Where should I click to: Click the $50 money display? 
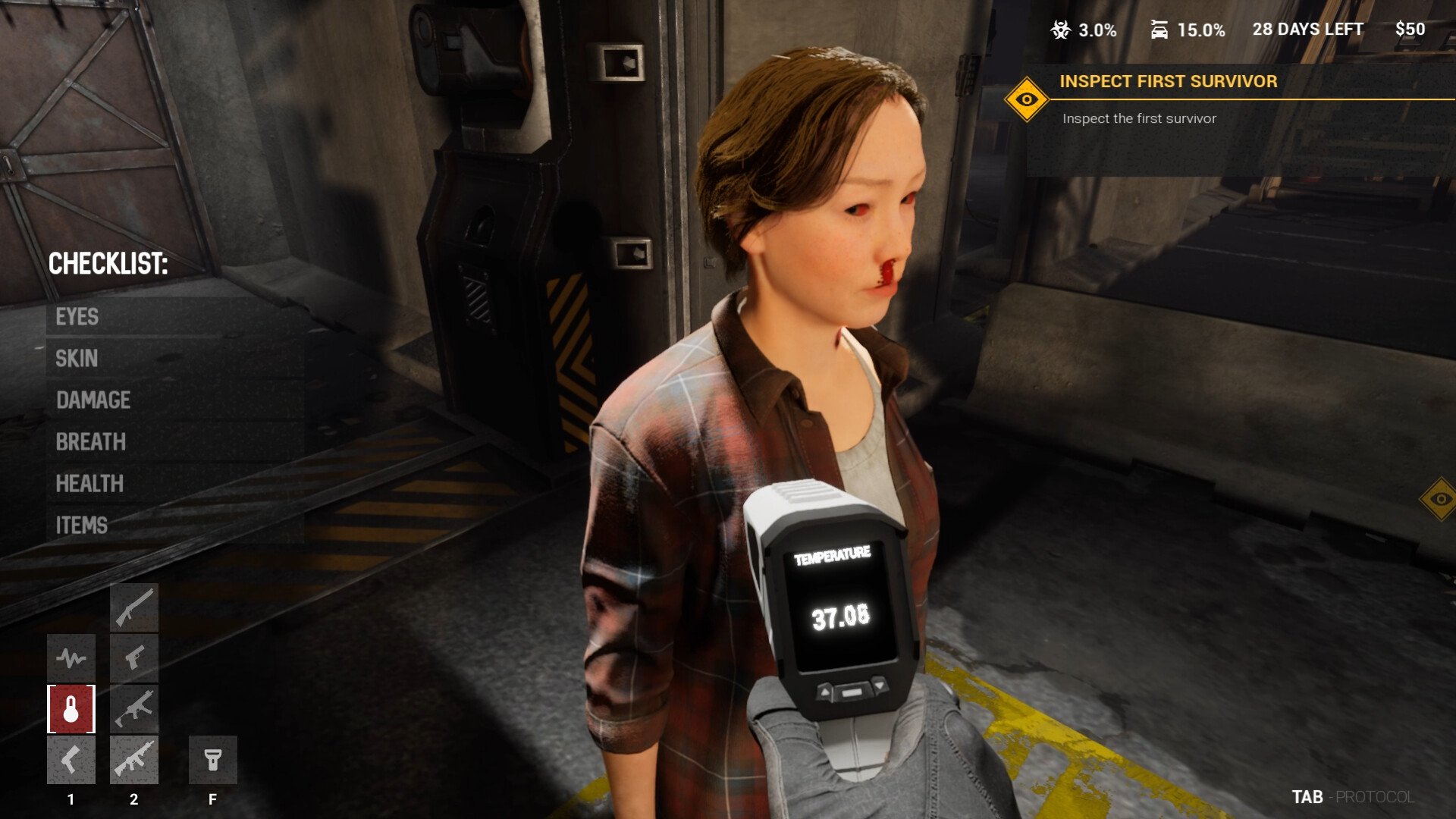(1409, 29)
